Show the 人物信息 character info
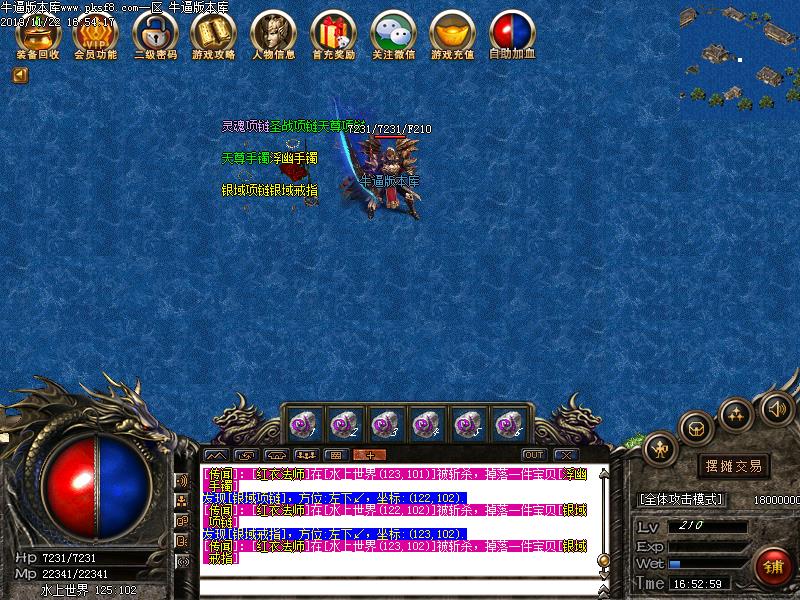 (273, 35)
